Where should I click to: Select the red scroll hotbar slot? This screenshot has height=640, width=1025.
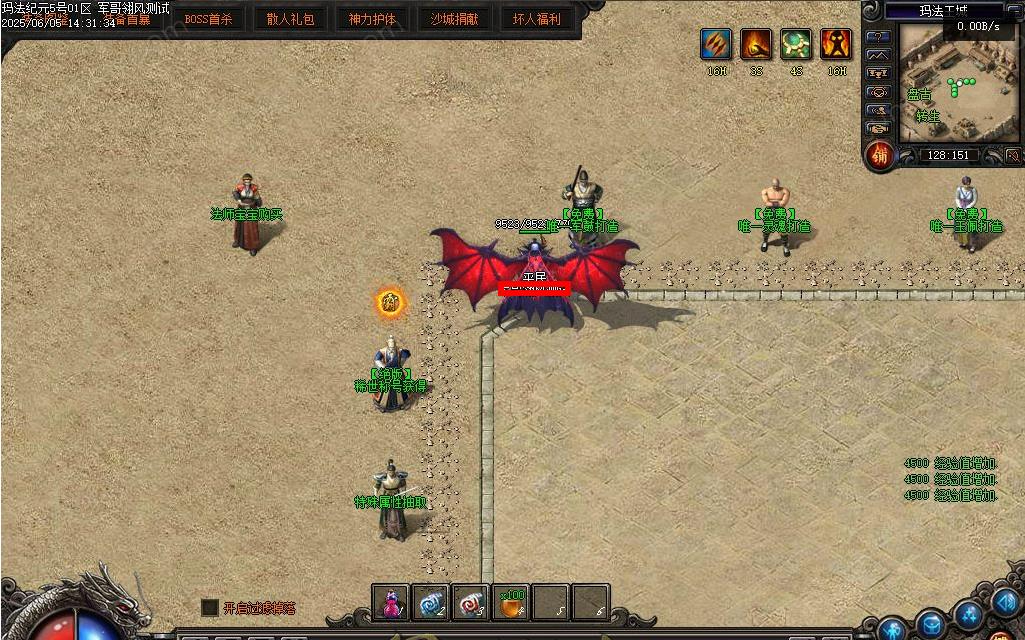[x=471, y=603]
